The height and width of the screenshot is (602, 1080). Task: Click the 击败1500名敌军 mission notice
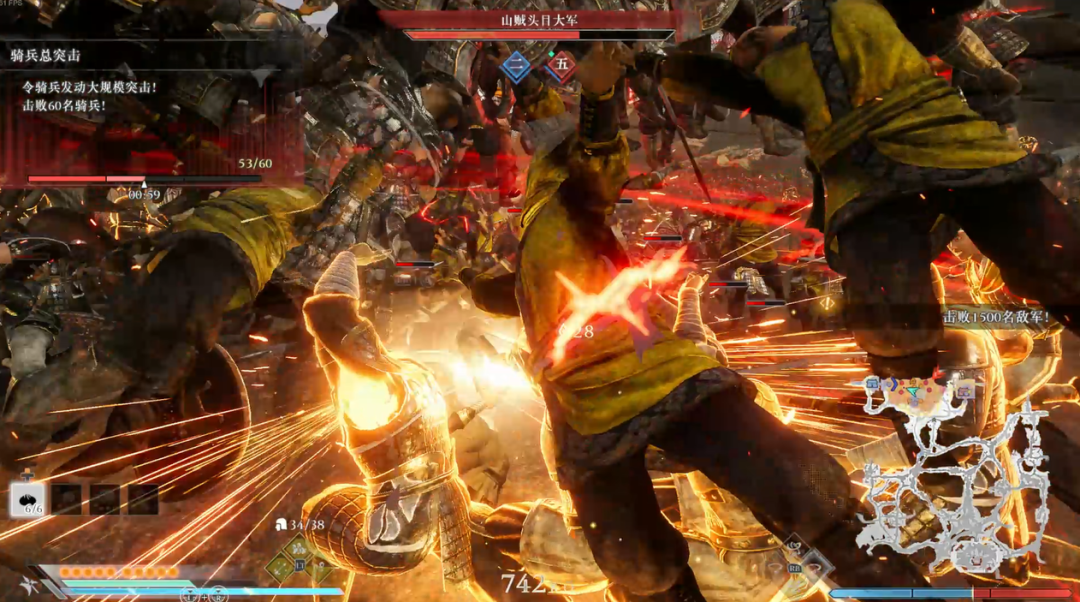(996, 316)
